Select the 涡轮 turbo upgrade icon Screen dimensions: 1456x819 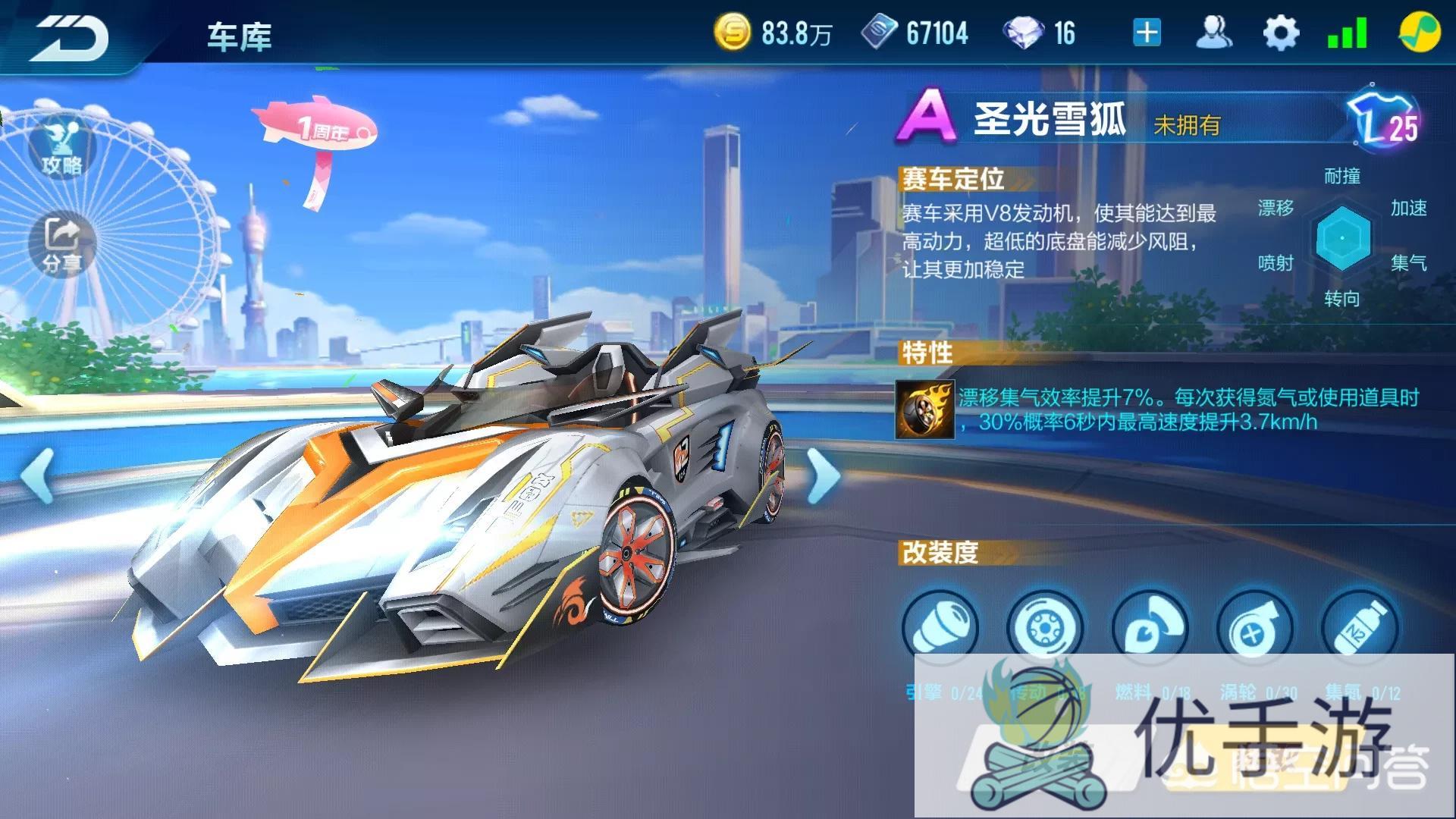[x=1254, y=628]
